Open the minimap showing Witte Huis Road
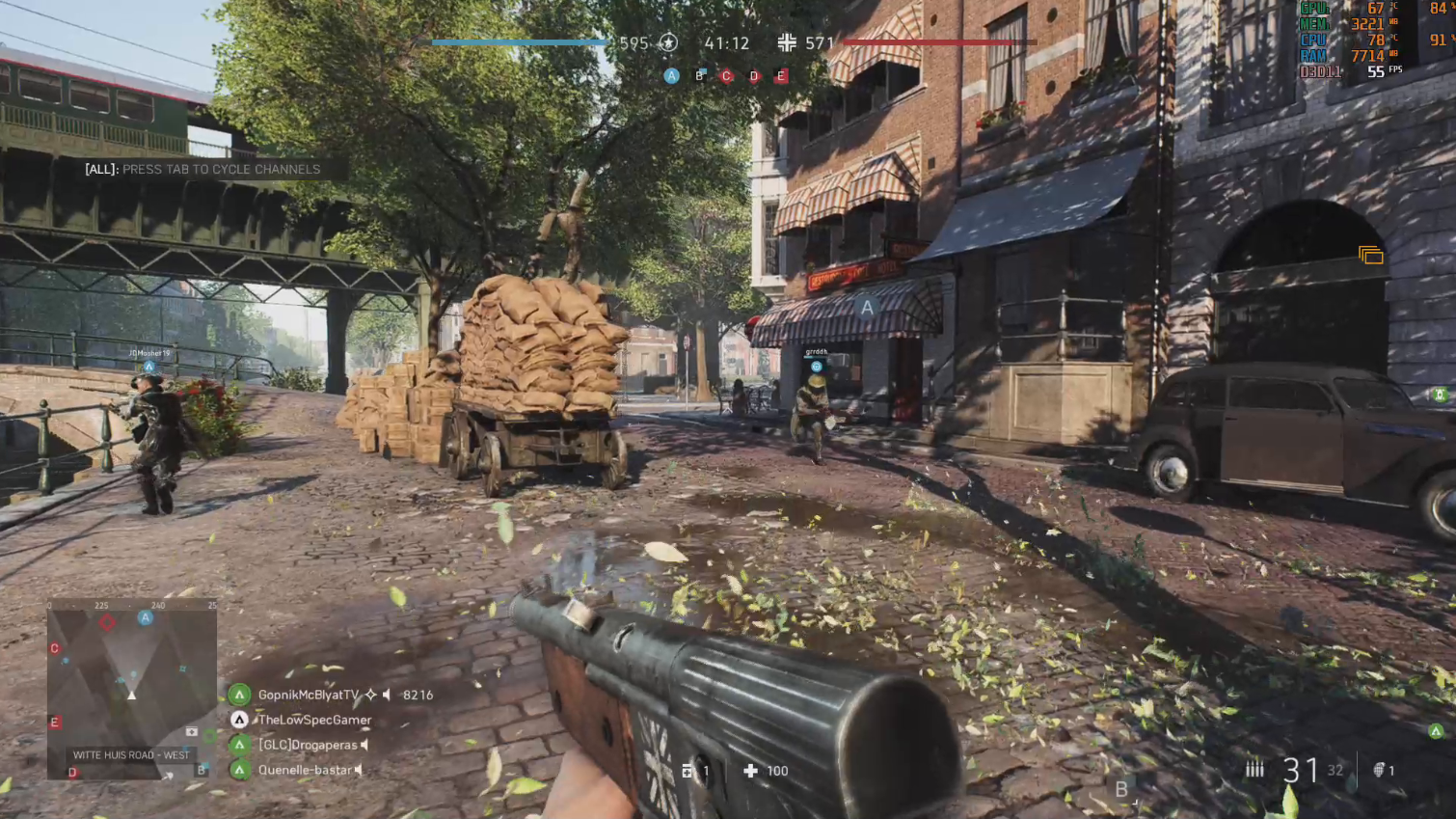 point(132,689)
